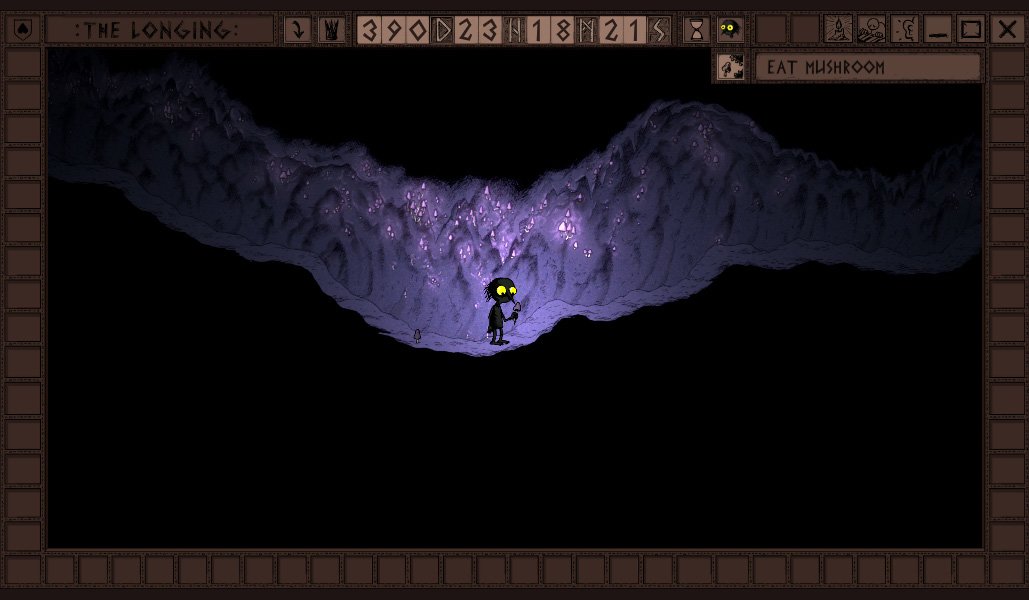The image size is (1029, 600).
Task: Click the curved down arrow button
Action: (x=297, y=30)
